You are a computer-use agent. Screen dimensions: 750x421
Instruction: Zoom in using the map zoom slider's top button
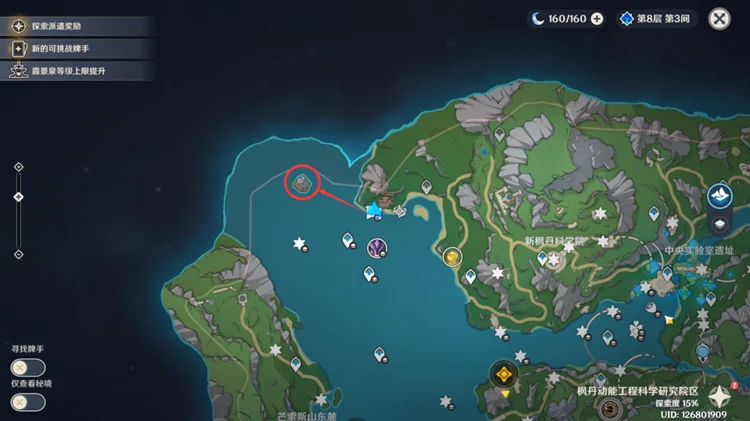coord(18,166)
